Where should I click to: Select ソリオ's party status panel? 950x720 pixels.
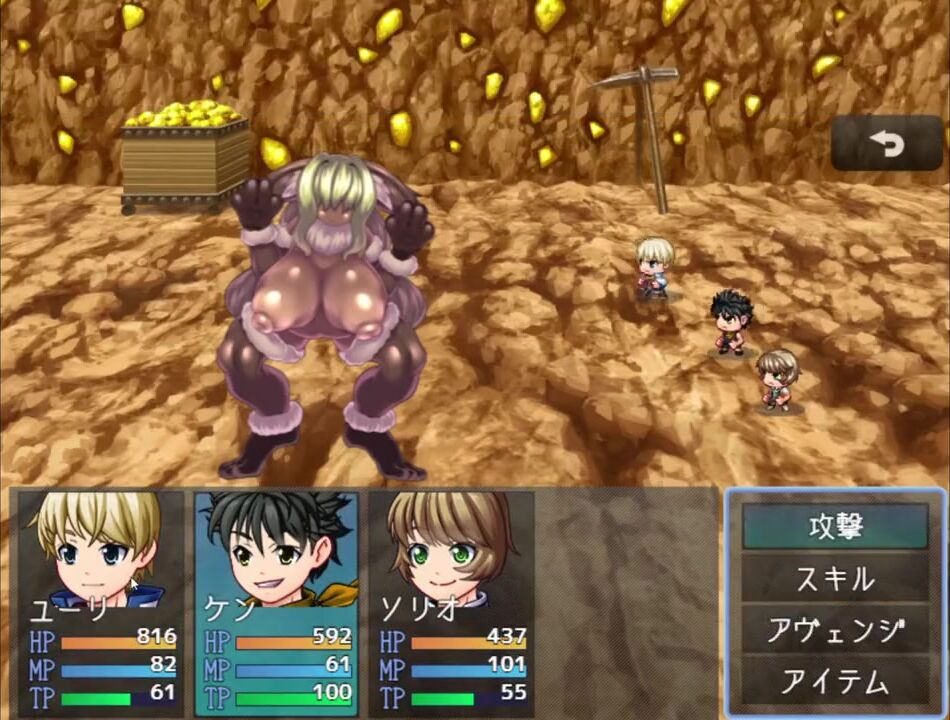(x=452, y=600)
